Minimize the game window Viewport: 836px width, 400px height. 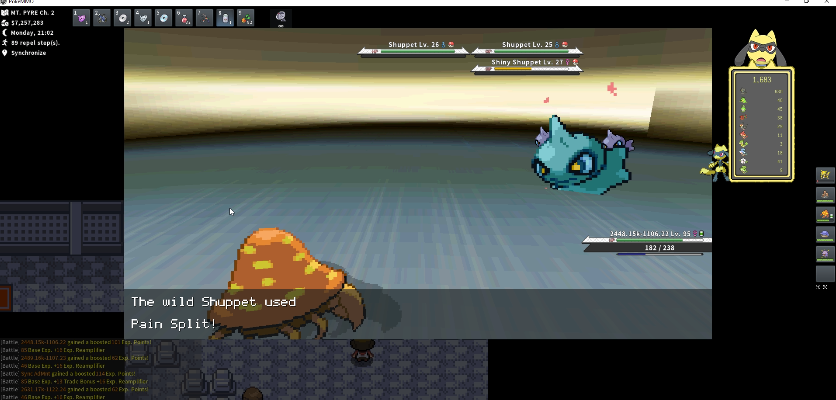click(769, 3)
